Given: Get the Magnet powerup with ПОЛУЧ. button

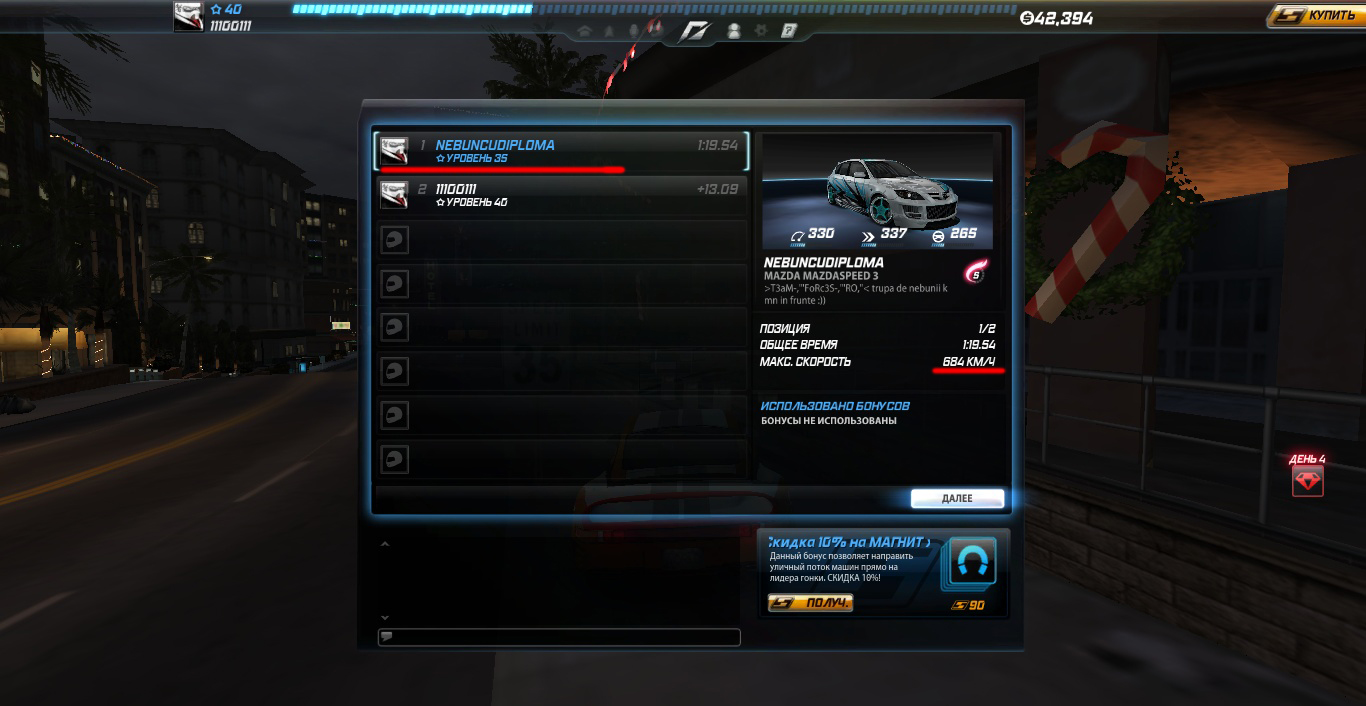Looking at the screenshot, I should point(810,603).
